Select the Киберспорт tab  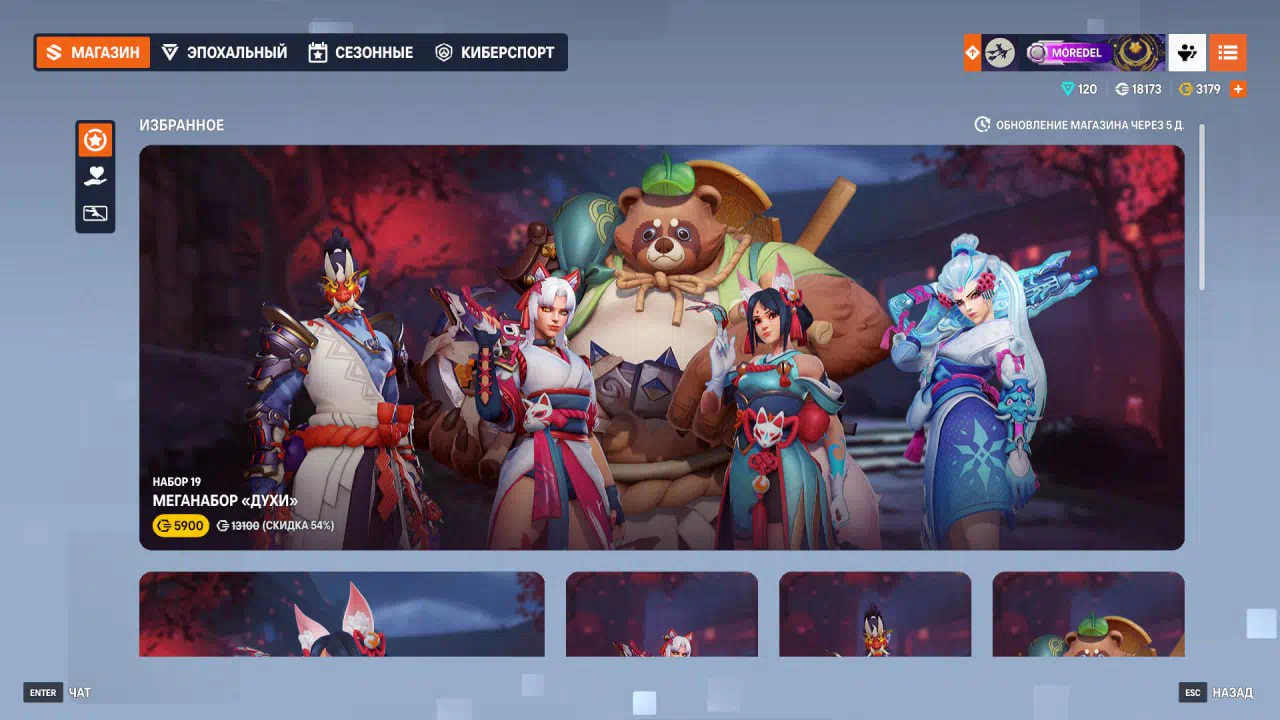[x=495, y=52]
